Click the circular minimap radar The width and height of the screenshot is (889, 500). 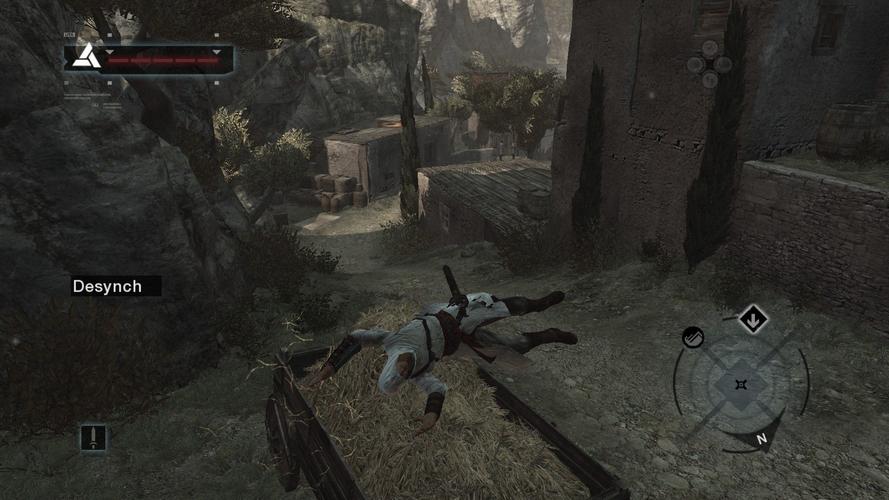pos(741,385)
